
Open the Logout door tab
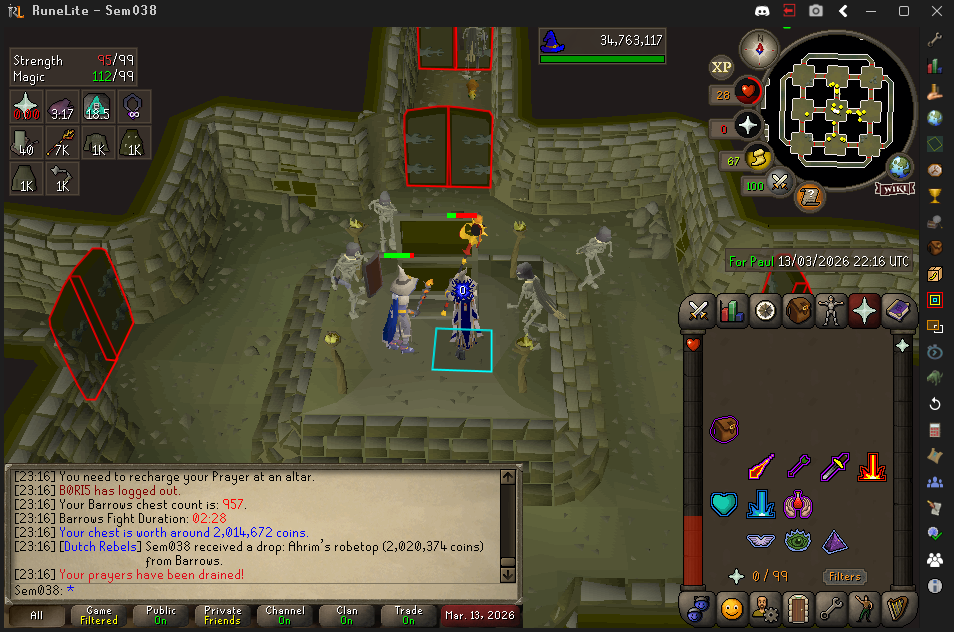point(798,607)
